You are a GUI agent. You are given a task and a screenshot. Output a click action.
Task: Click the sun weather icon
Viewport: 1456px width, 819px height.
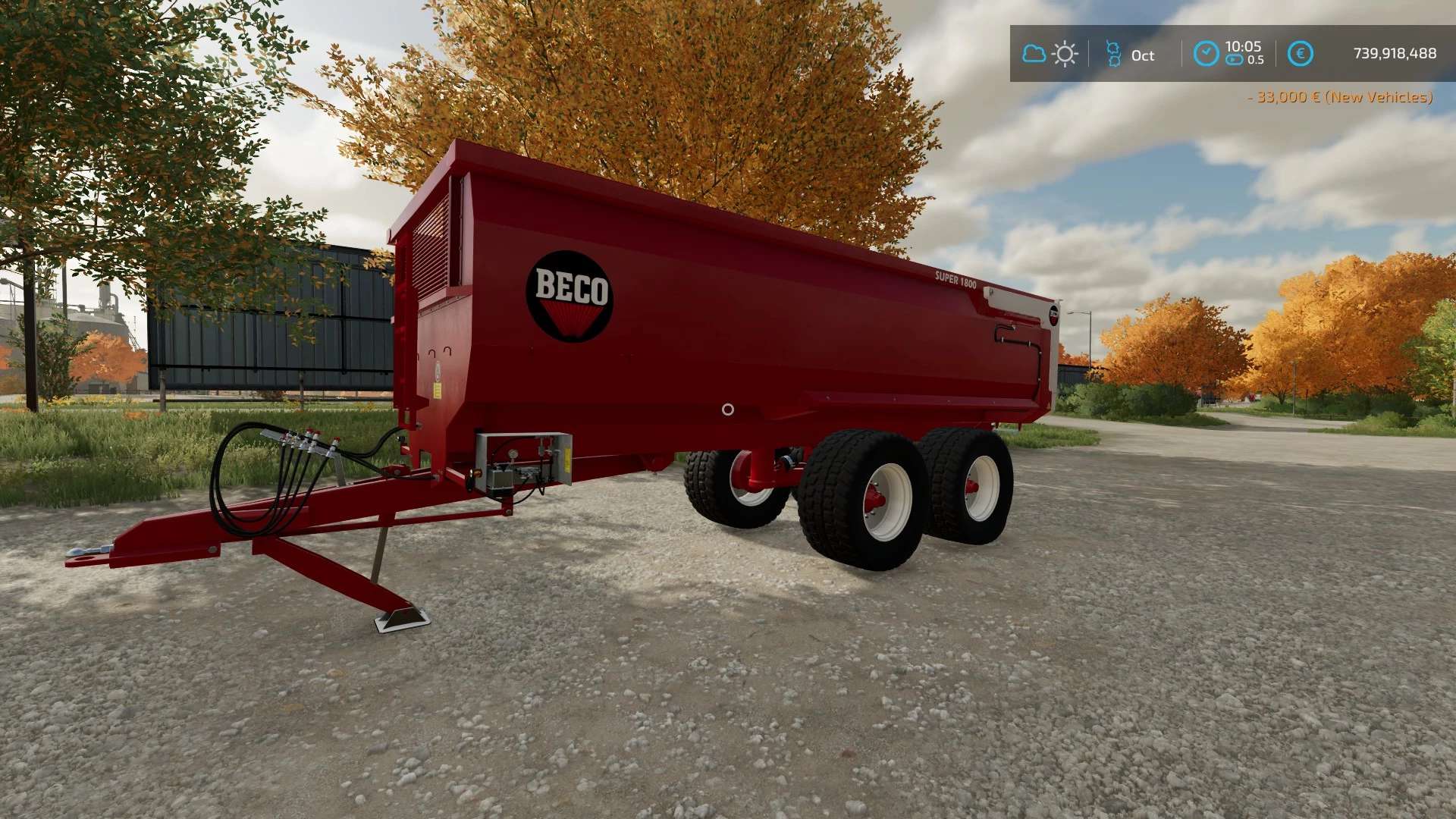(x=1065, y=54)
